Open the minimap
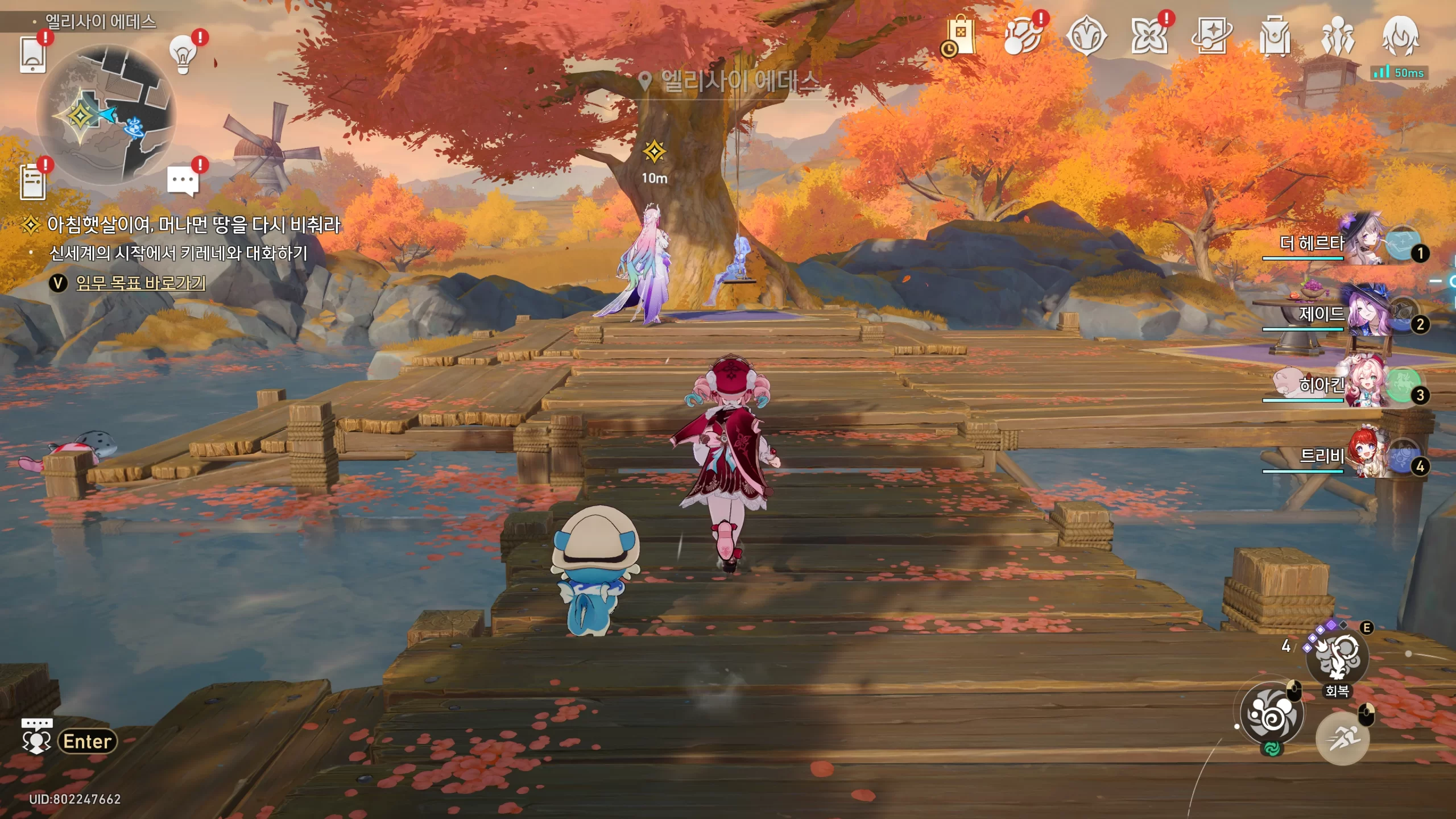 coord(106,115)
